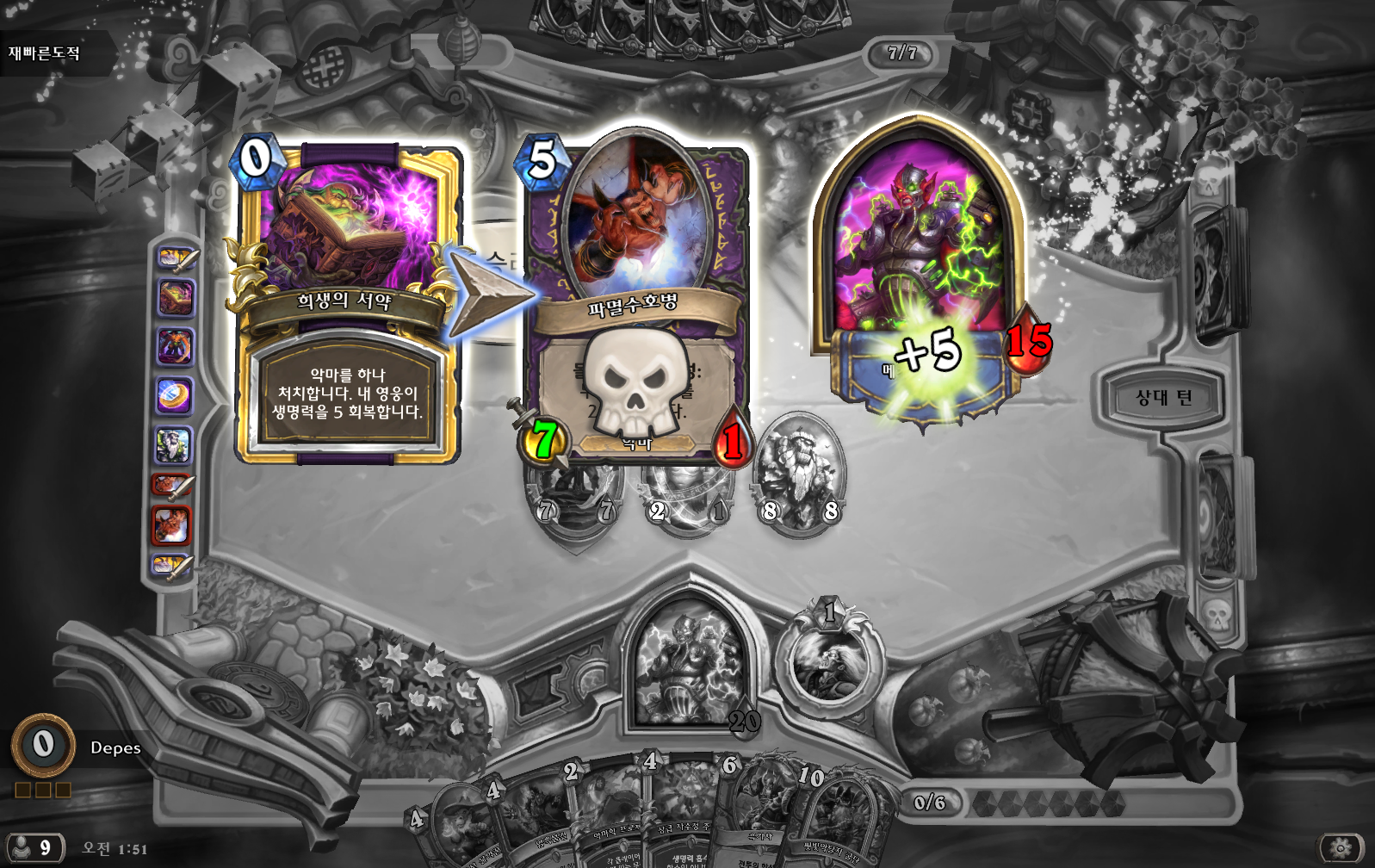
Task: Open the settings gear menu
Action: coord(1340,848)
